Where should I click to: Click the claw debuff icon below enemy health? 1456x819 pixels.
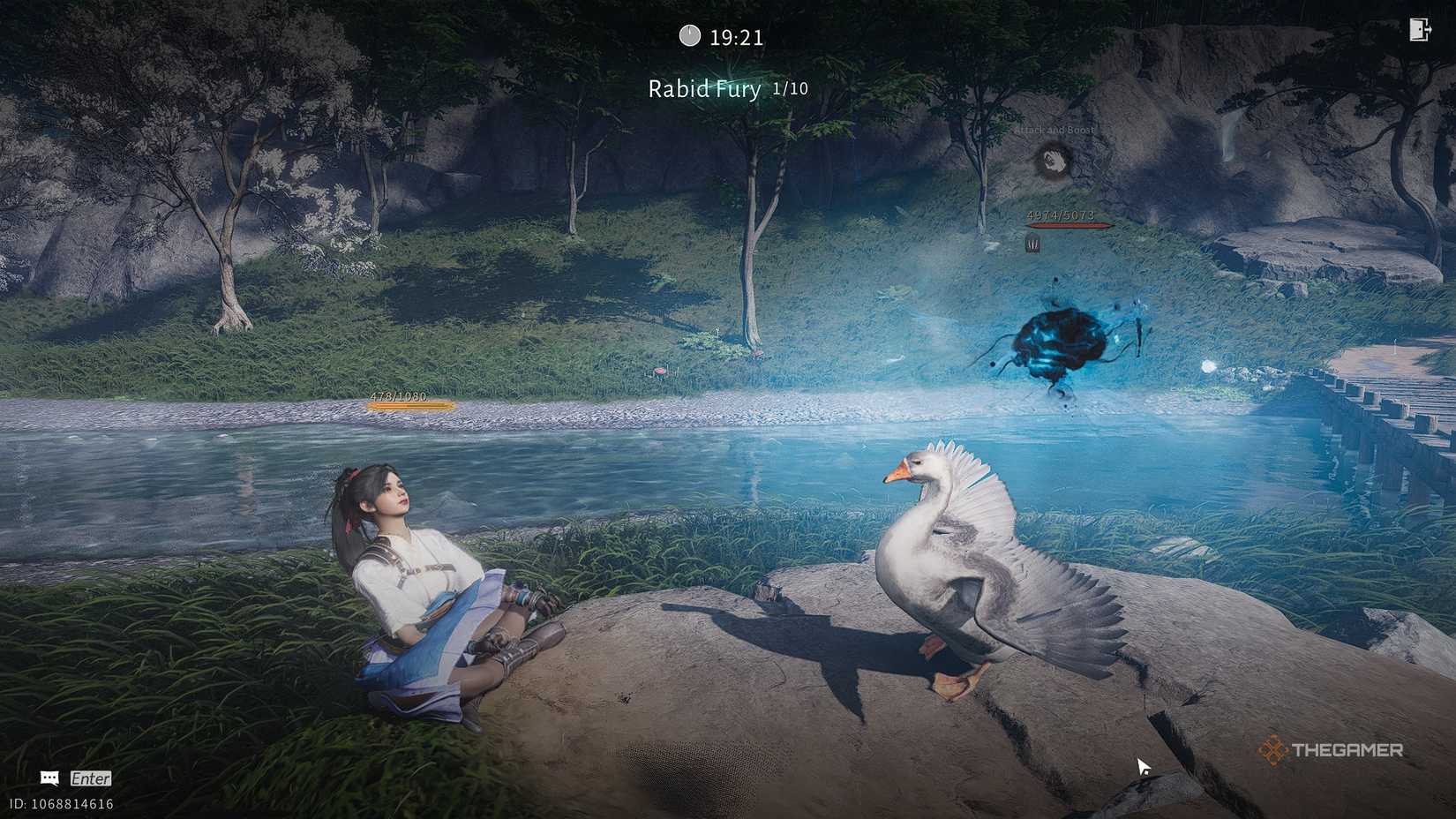(x=1032, y=244)
